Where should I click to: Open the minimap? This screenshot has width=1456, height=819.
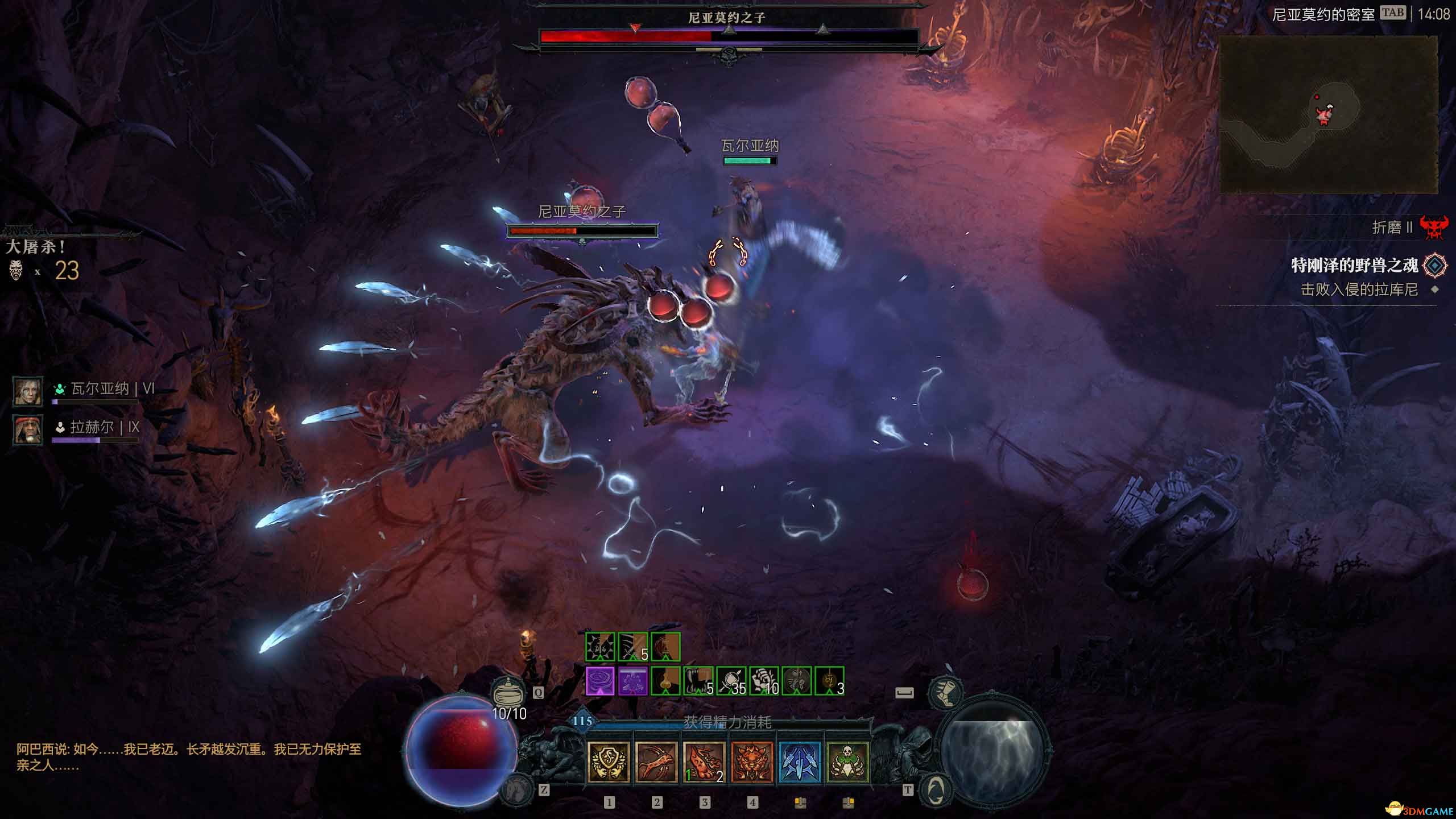[1328, 114]
